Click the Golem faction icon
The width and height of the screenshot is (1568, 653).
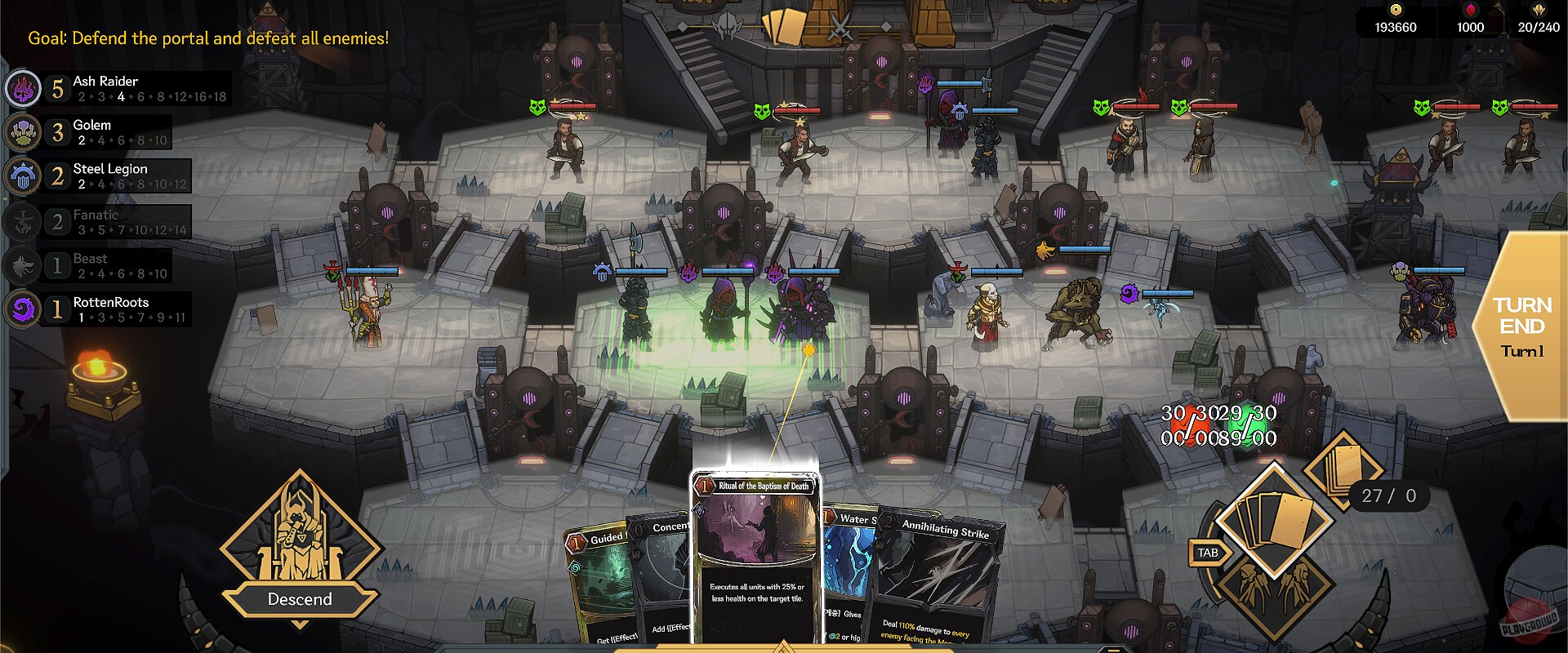click(23, 131)
